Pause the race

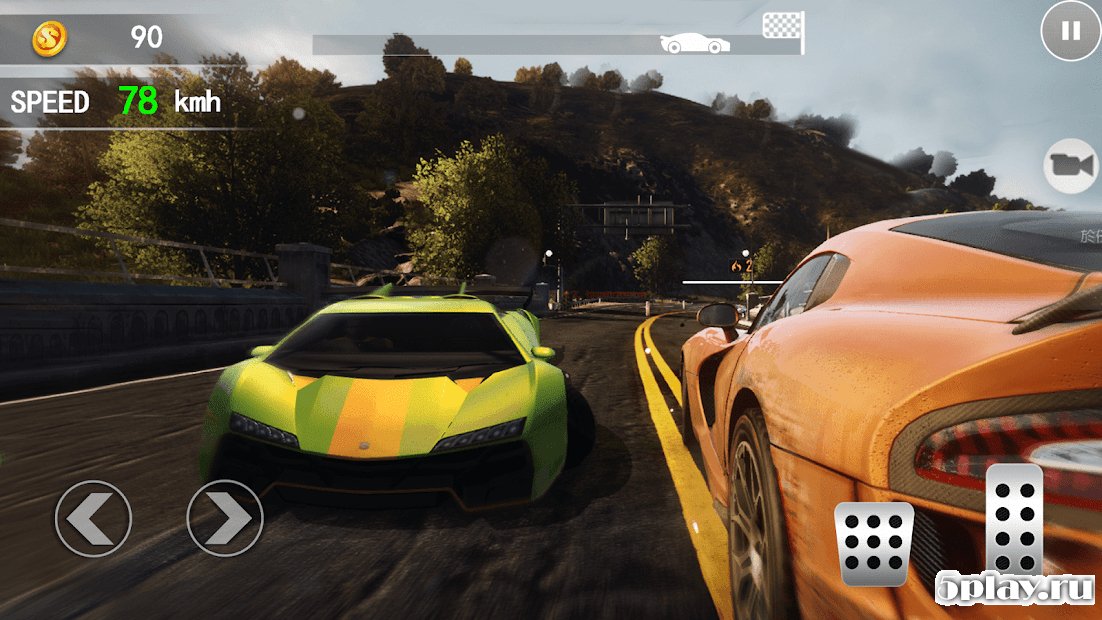1070,31
